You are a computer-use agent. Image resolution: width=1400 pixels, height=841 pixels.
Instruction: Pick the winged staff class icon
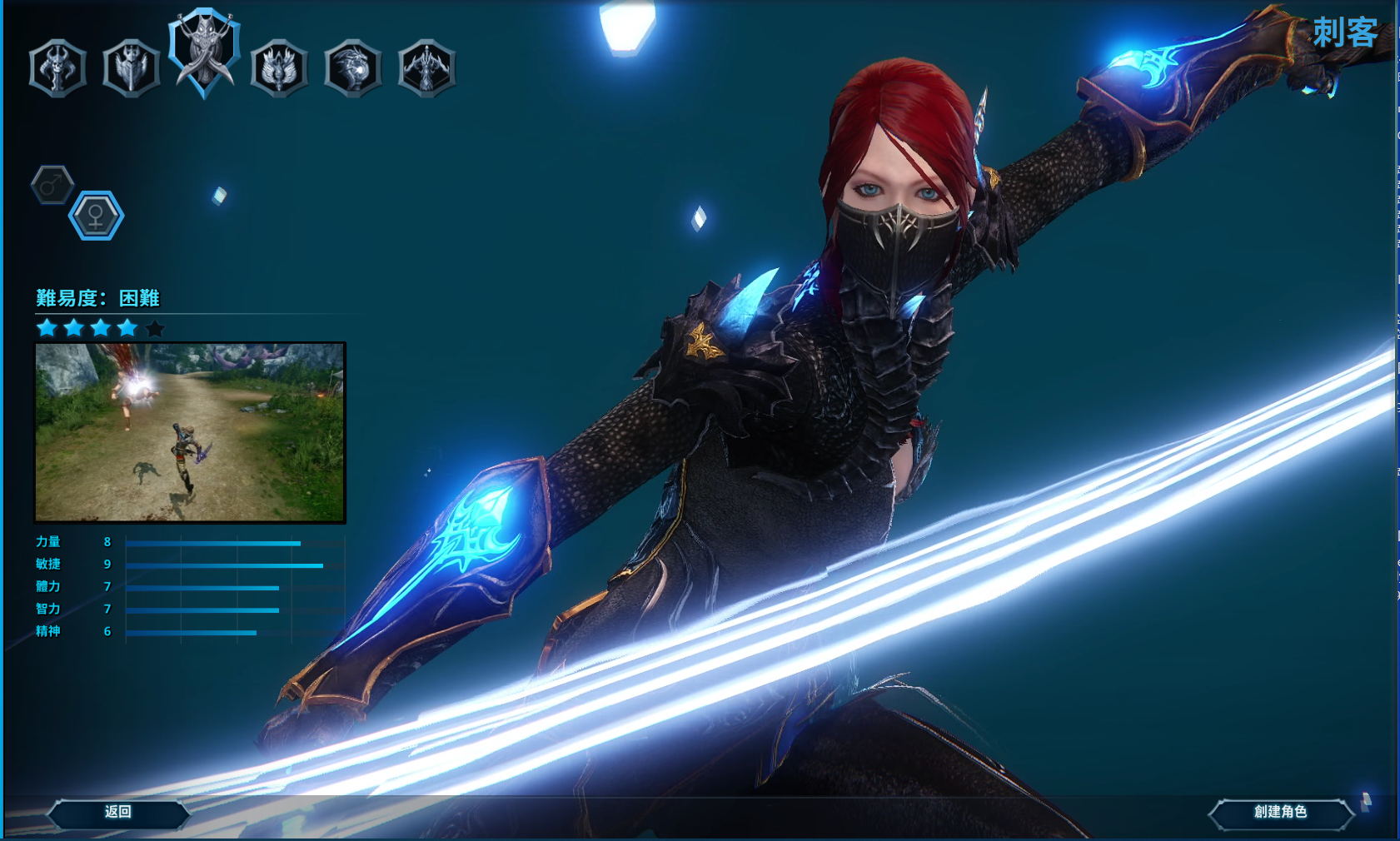click(x=279, y=67)
